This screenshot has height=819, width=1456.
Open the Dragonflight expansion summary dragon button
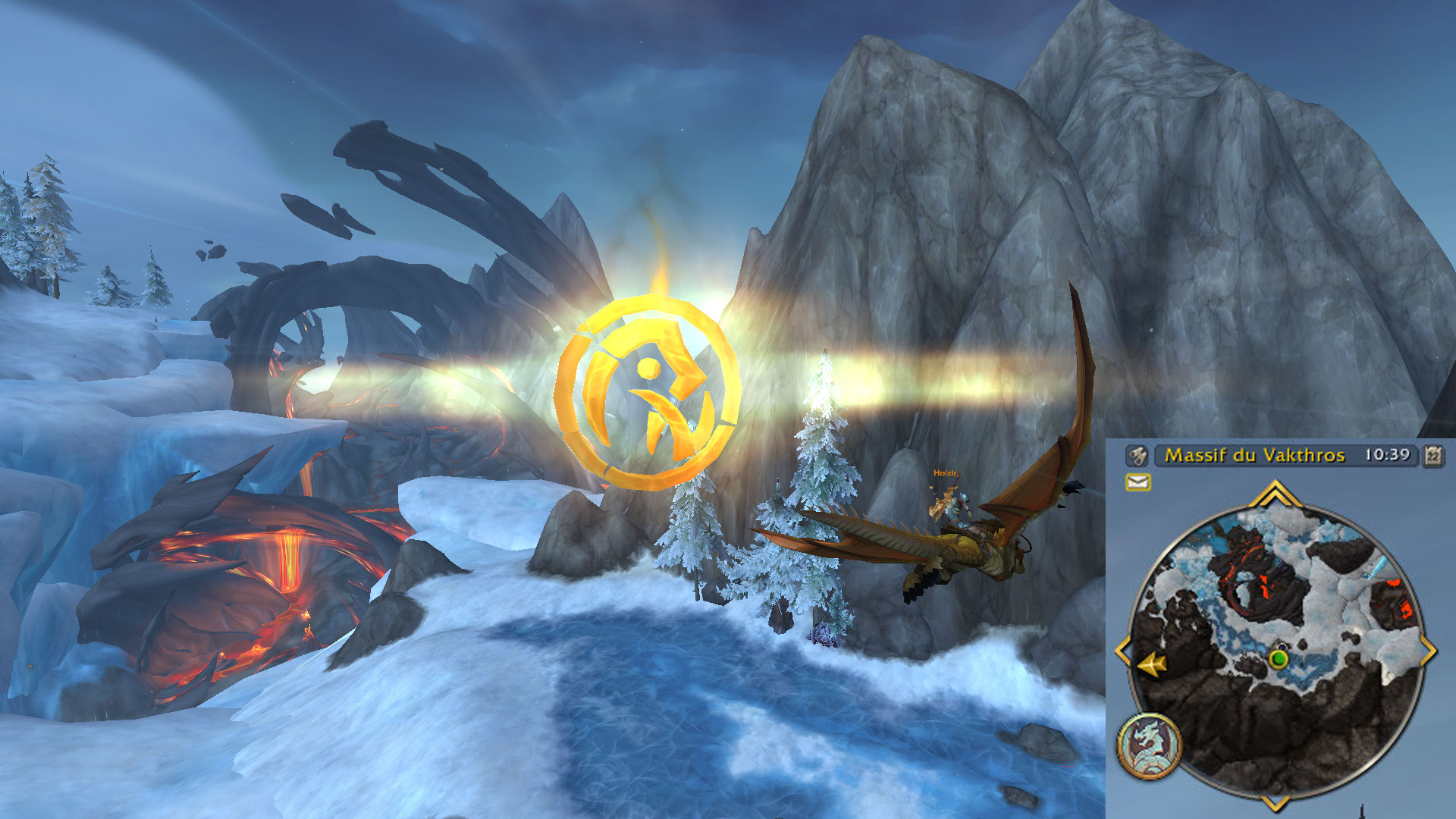point(1149,746)
